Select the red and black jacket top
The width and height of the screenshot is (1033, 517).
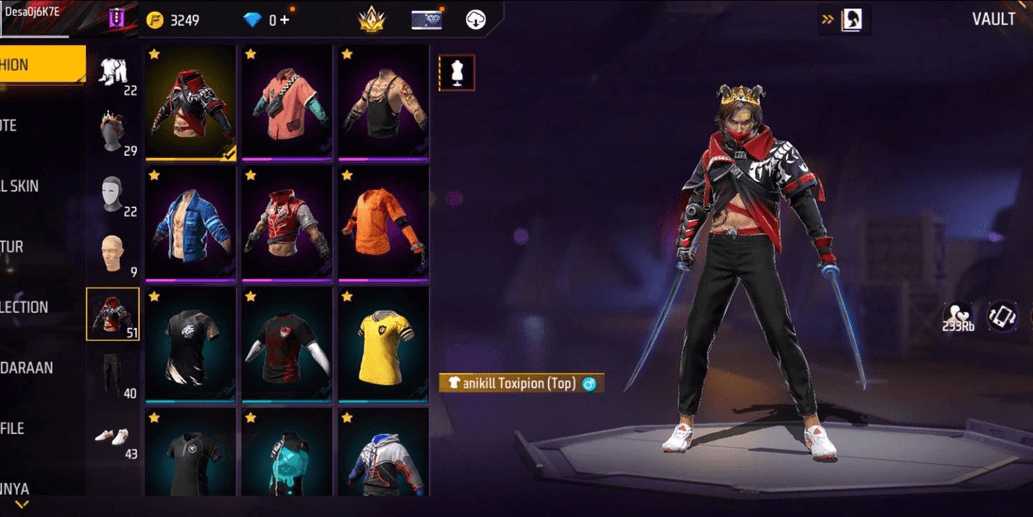tap(191, 104)
